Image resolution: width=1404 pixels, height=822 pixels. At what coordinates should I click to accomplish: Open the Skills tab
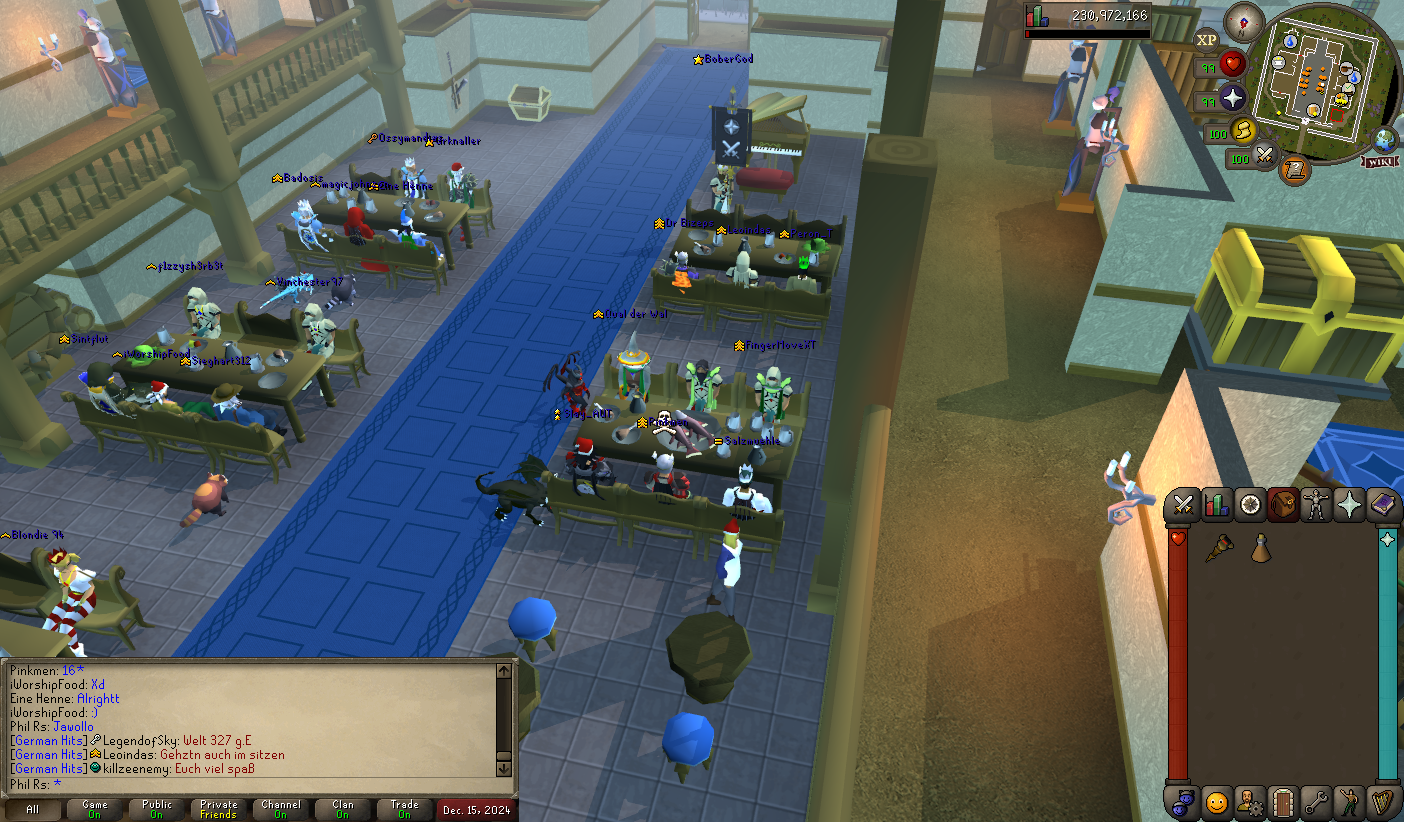click(x=1216, y=505)
